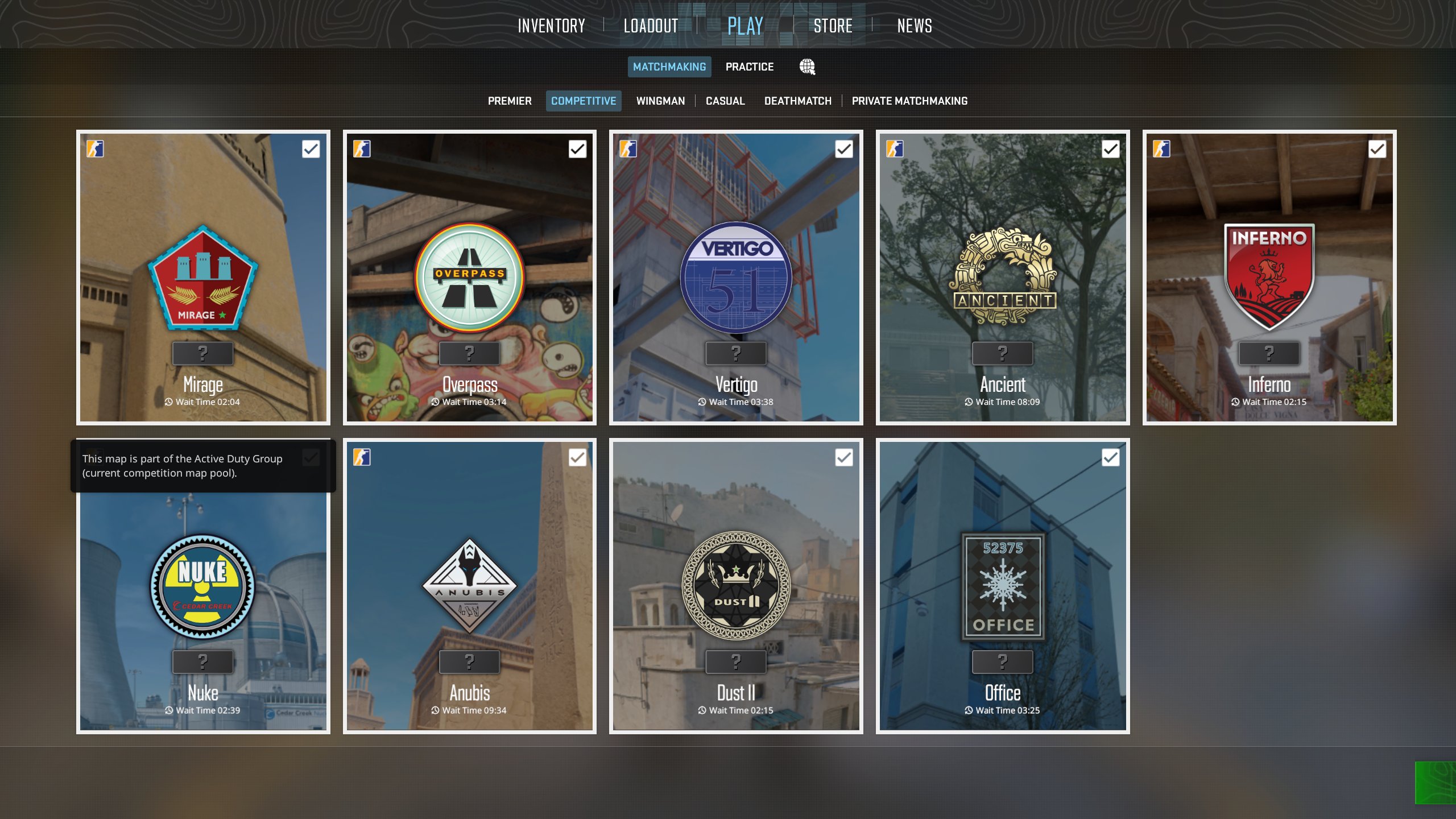The width and height of the screenshot is (1456, 819).
Task: Switch to Casual mode
Action: coord(725,101)
